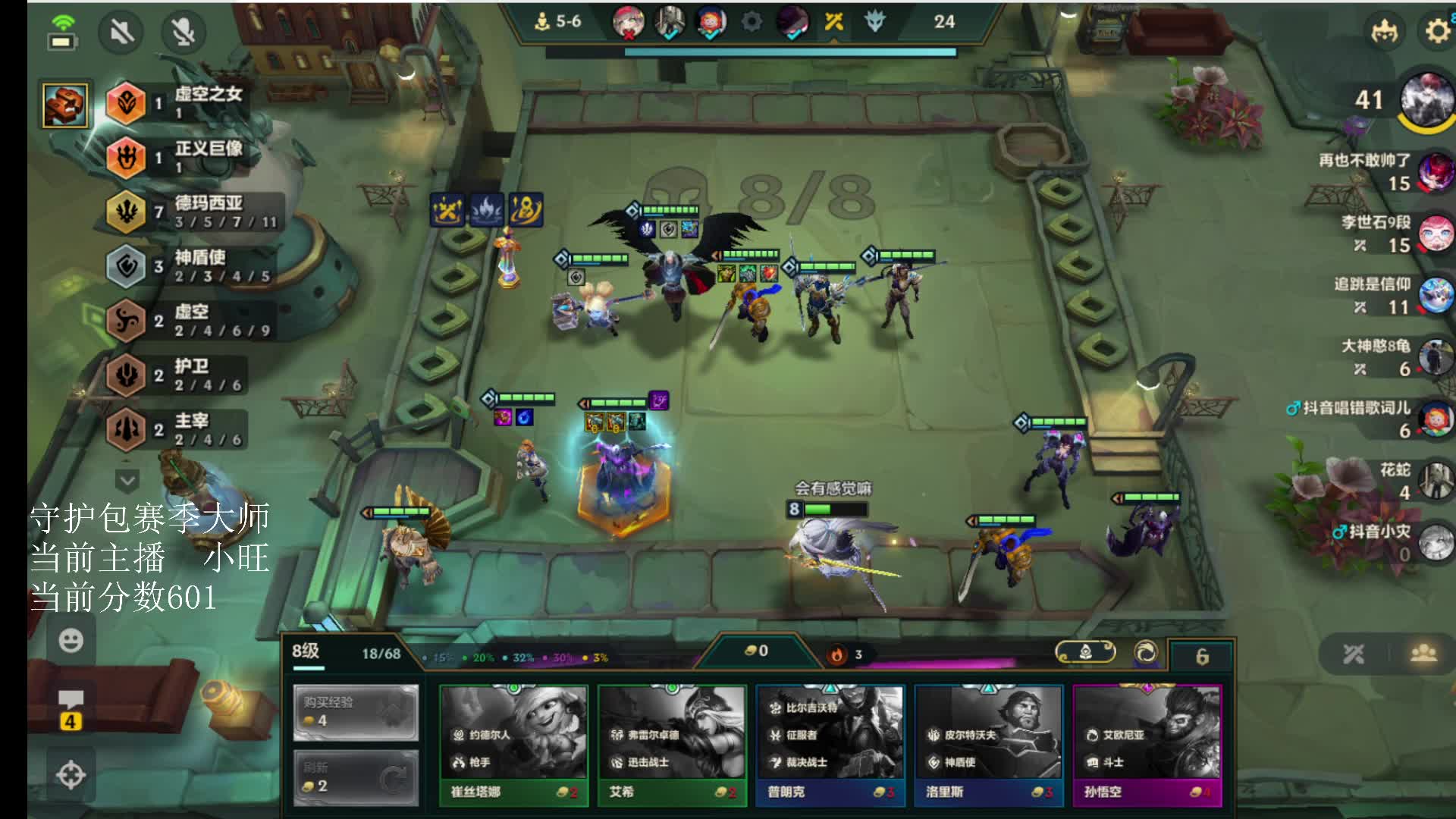Select the 普朗克 shop card
Viewport: 1456px width, 819px height.
click(830, 743)
